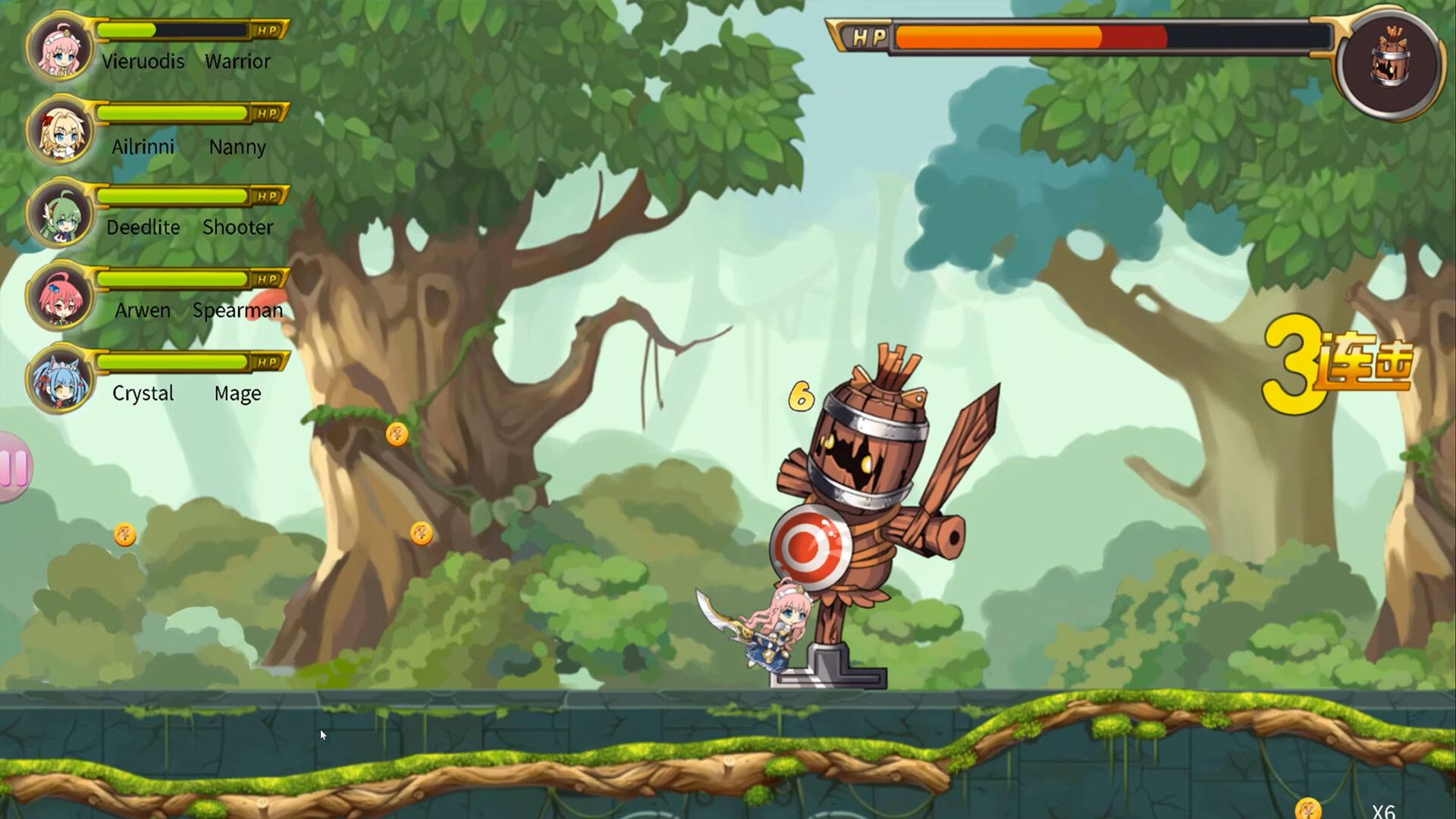Image resolution: width=1456 pixels, height=819 pixels.
Task: Click the barrel boss portrait icon
Action: pos(1389,61)
